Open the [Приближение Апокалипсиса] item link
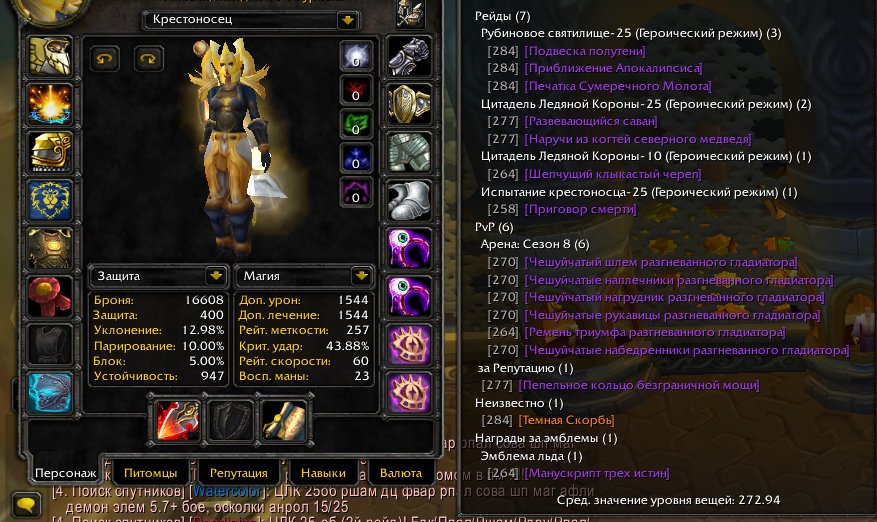Image resolution: width=877 pixels, height=522 pixels. [x=613, y=69]
